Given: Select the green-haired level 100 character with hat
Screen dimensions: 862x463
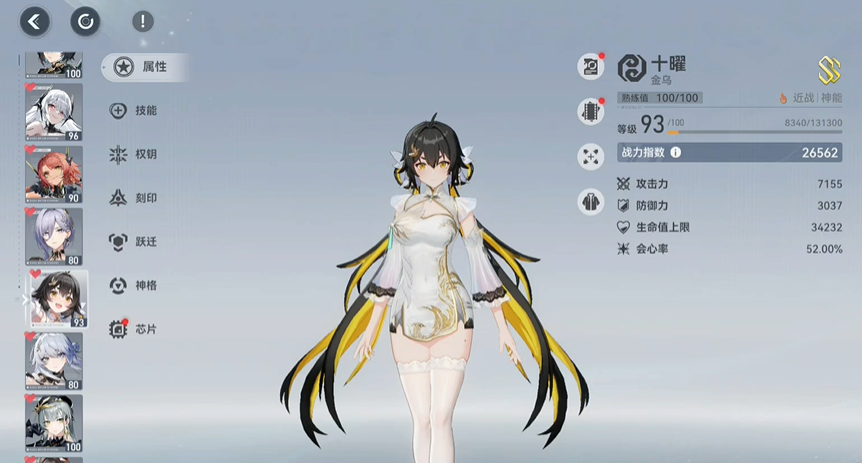Looking at the screenshot, I should point(54,423).
